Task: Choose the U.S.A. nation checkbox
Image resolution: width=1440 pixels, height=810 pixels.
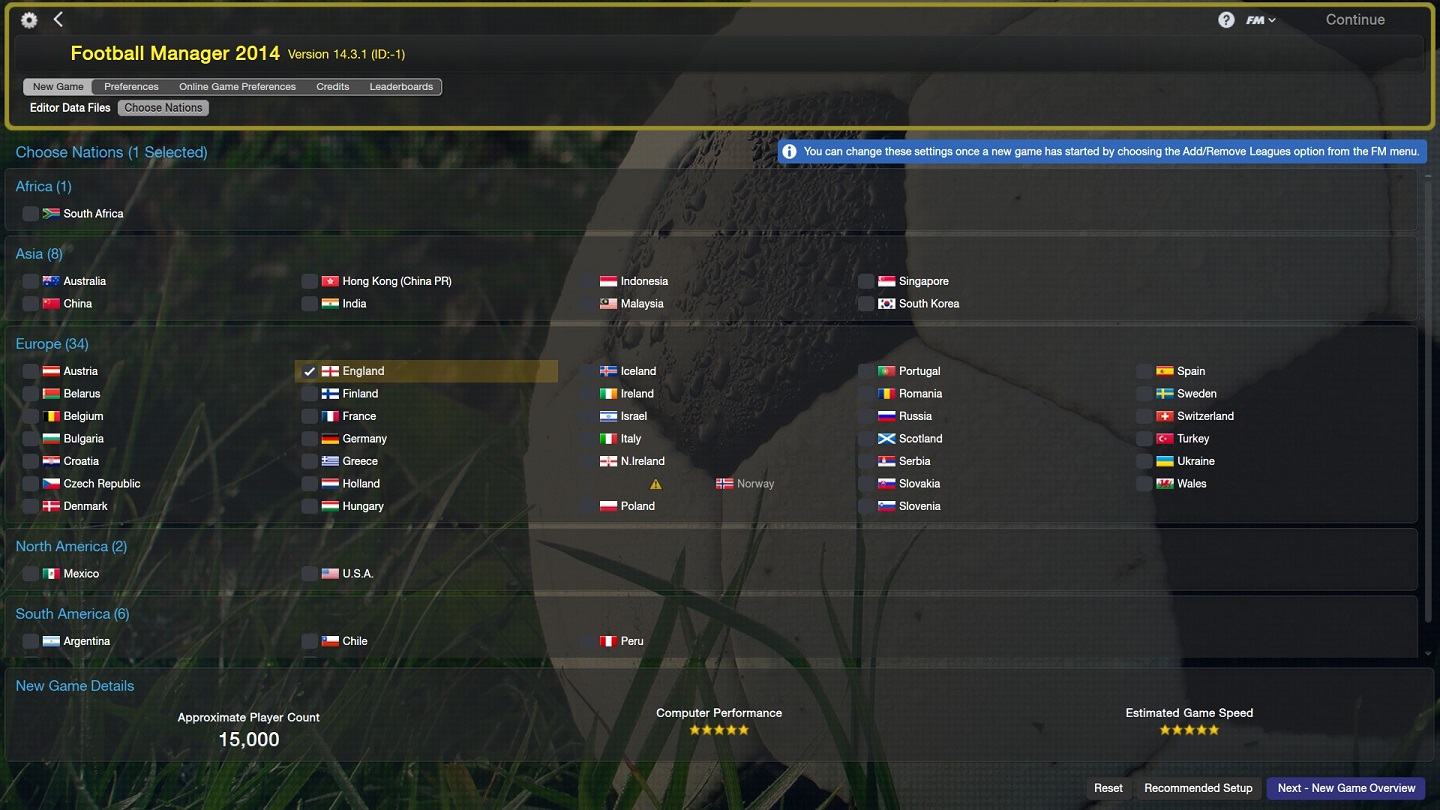Action: tap(310, 574)
